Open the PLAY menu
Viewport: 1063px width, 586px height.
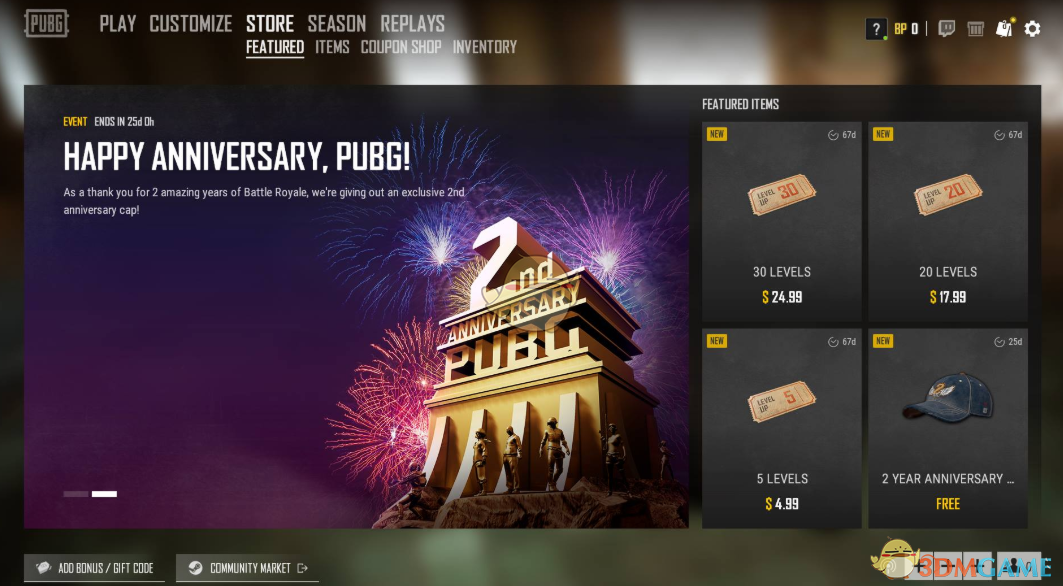click(x=117, y=23)
